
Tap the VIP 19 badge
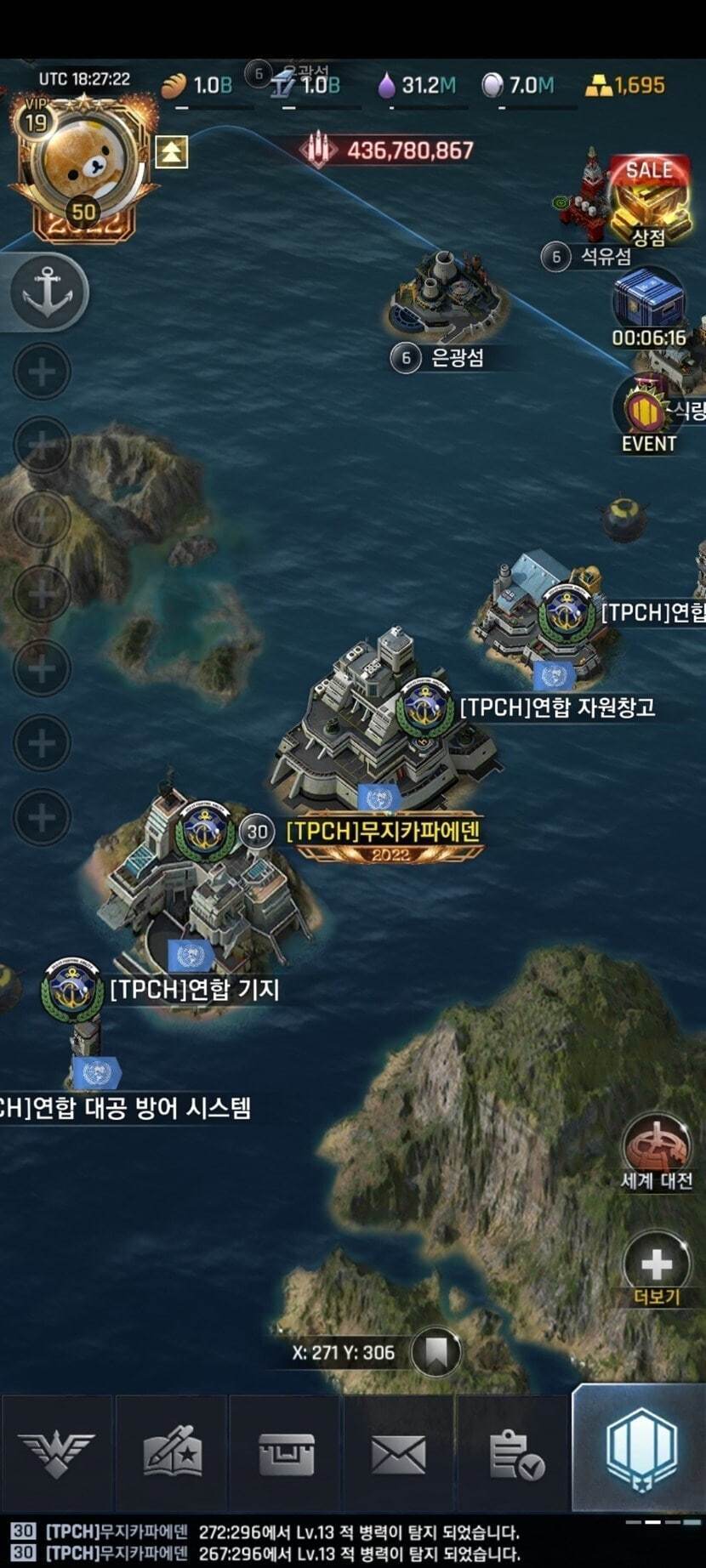tap(35, 120)
